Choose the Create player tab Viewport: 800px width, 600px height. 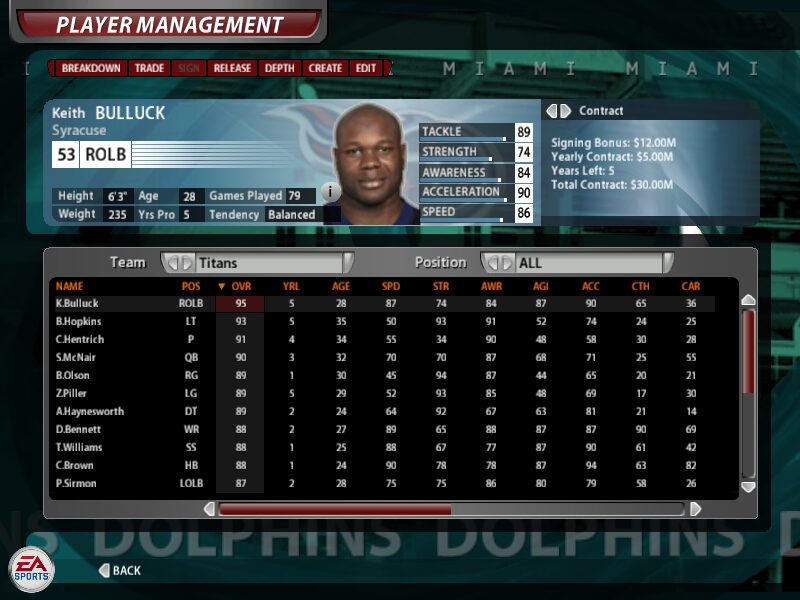coord(325,68)
